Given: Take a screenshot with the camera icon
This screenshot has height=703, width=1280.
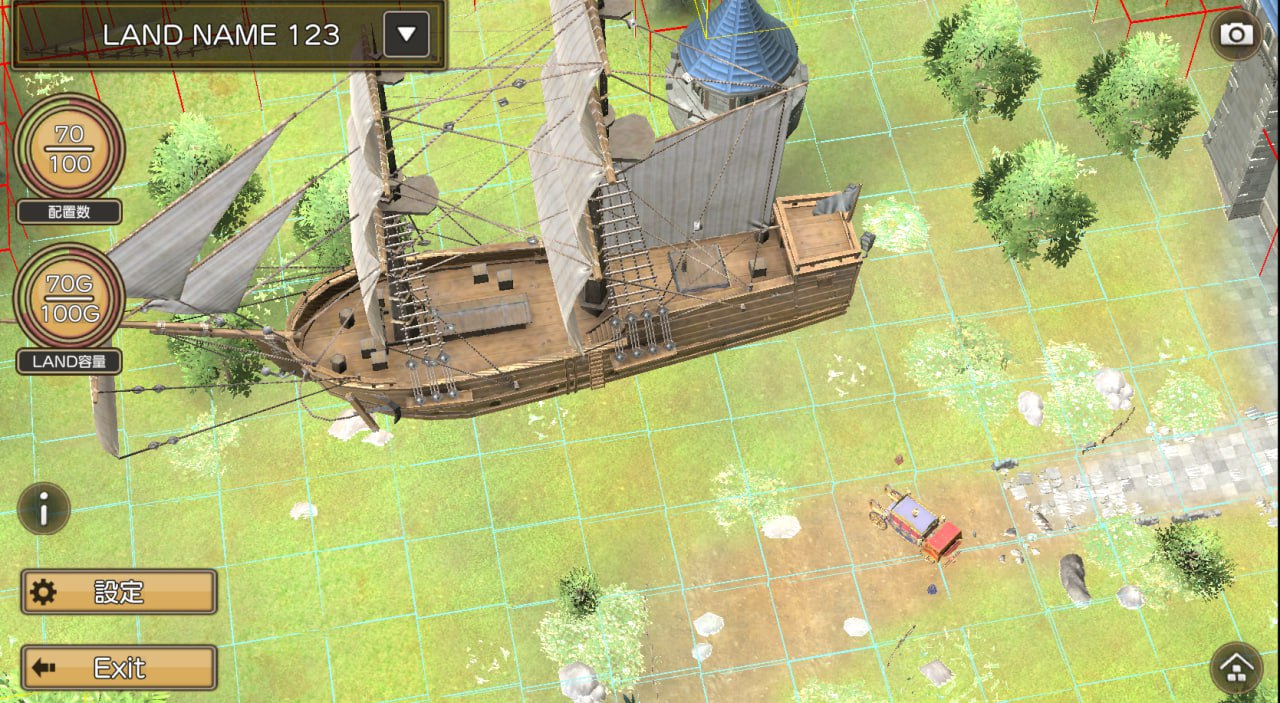Looking at the screenshot, I should [1237, 35].
